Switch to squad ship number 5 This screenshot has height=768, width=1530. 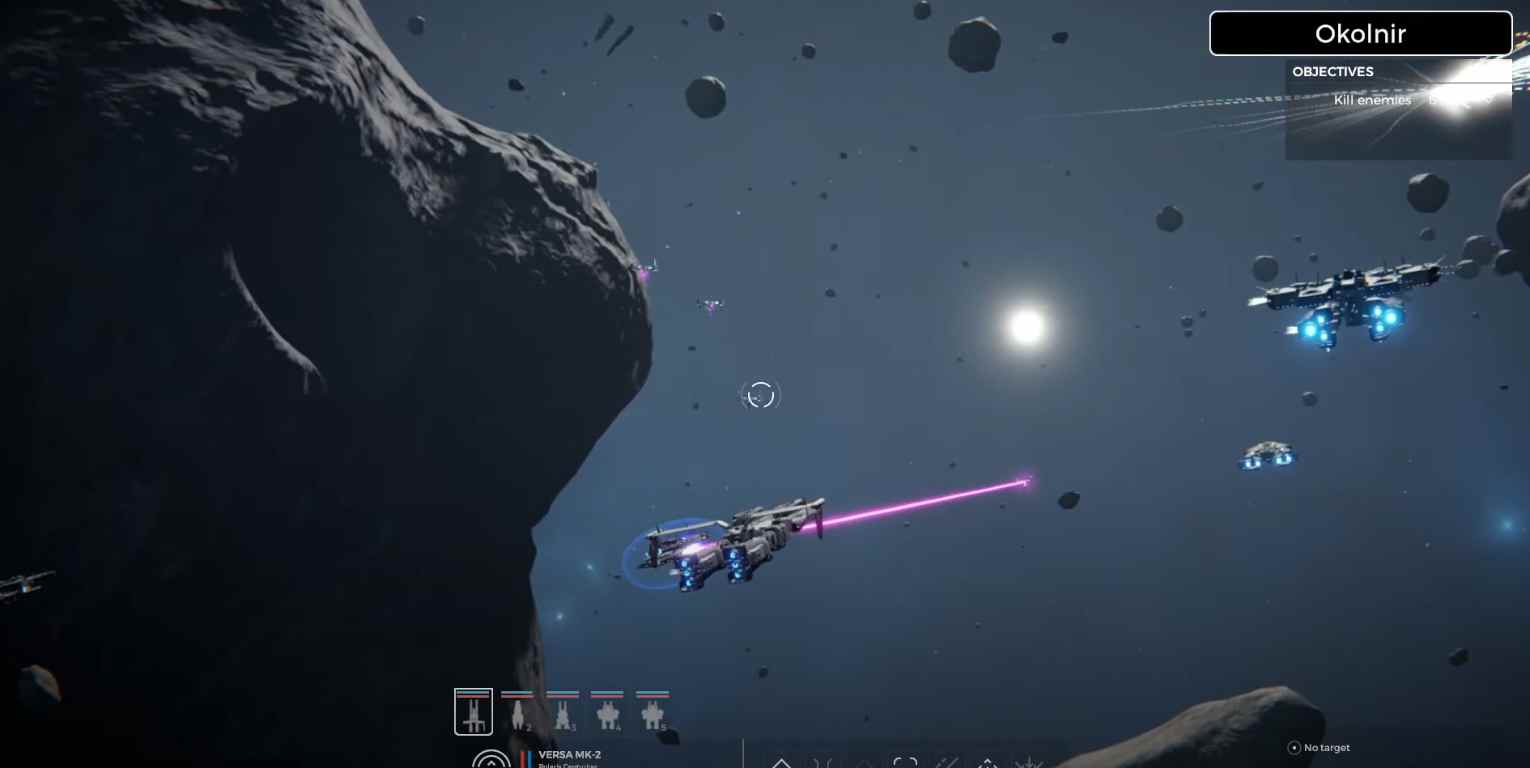tap(652, 712)
